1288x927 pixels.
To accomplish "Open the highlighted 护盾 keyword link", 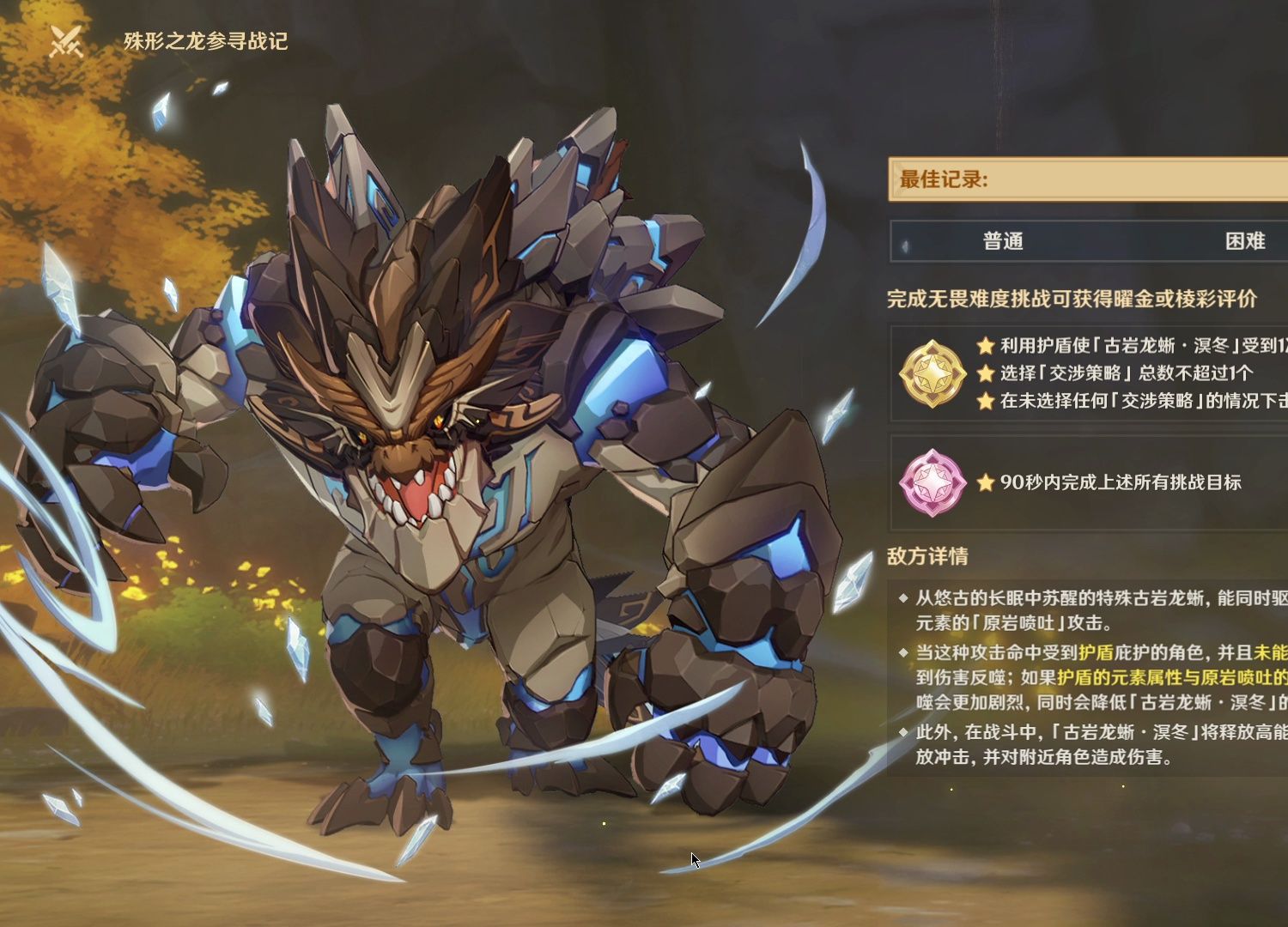I will point(1096,652).
